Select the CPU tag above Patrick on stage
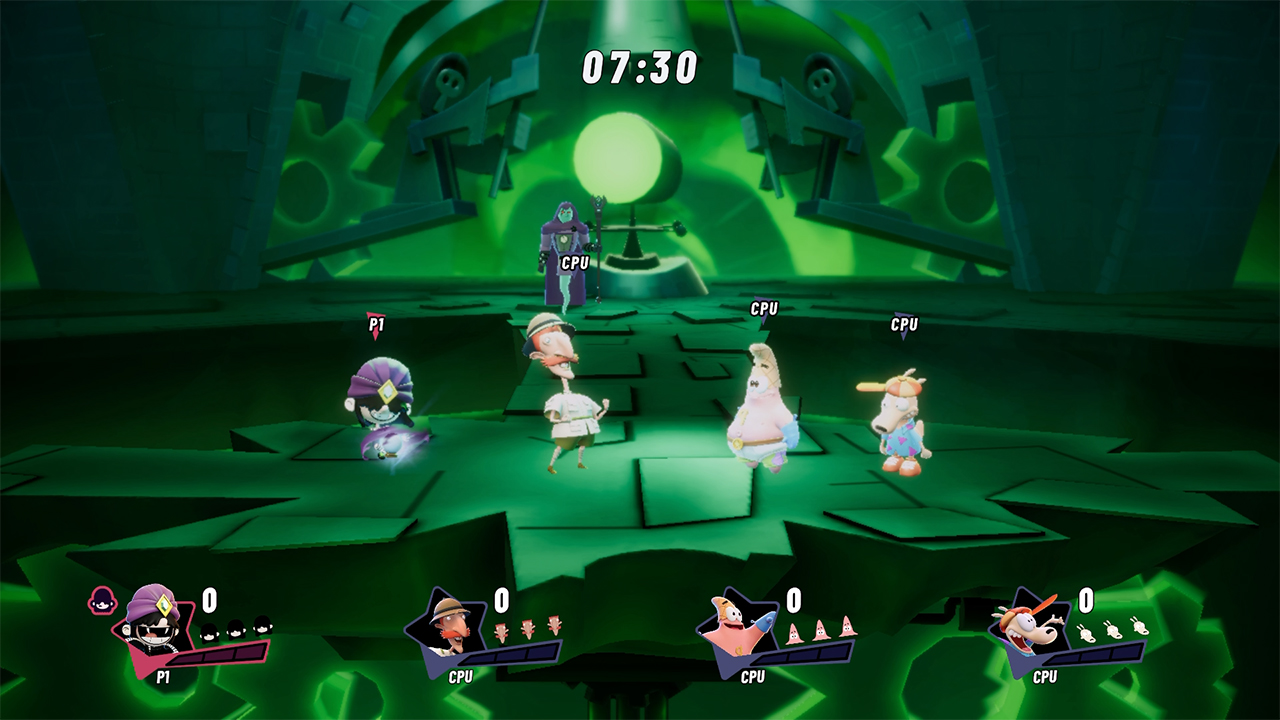Viewport: 1280px width, 720px height. click(764, 311)
